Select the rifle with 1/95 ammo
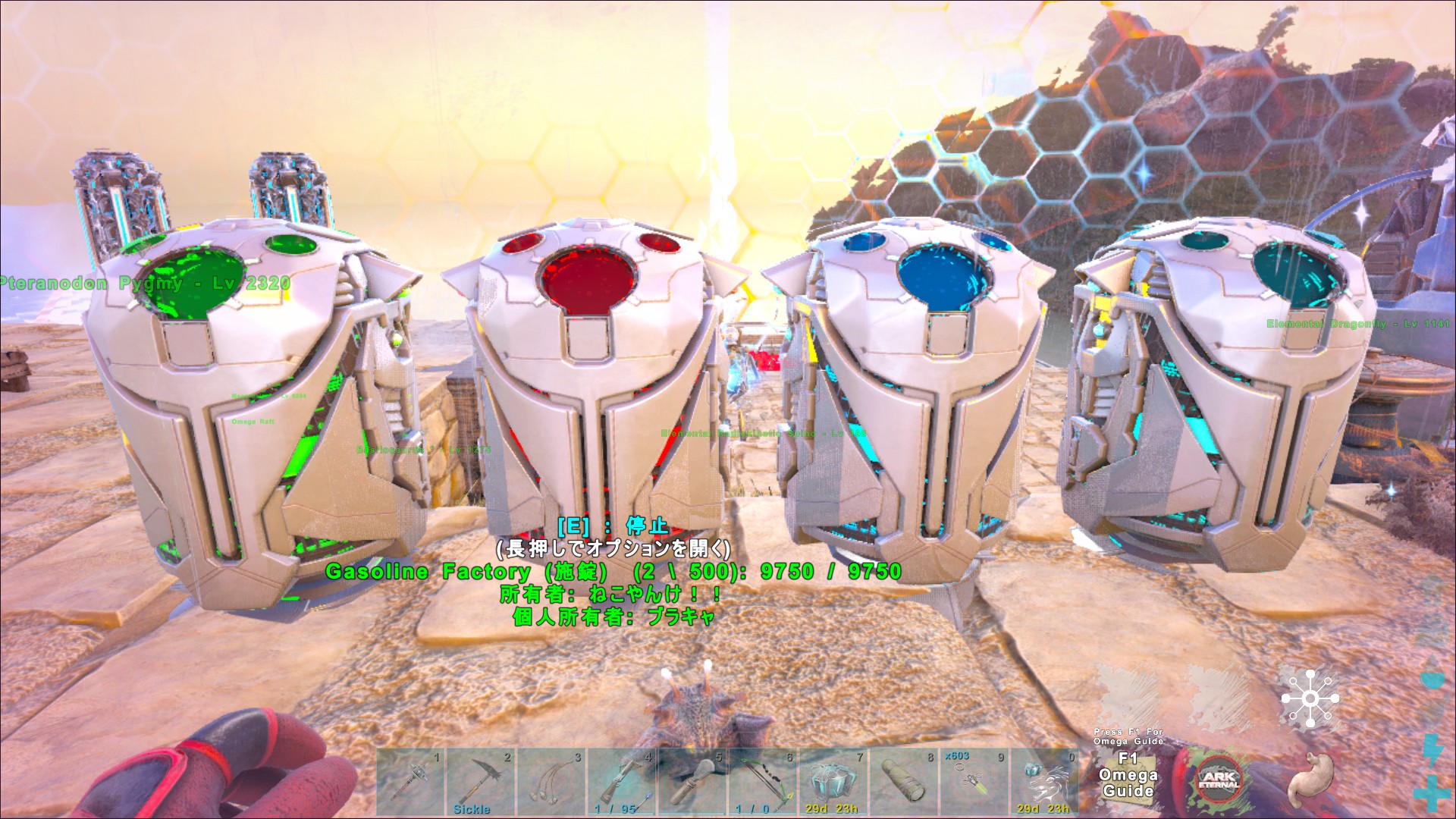 [x=622, y=781]
